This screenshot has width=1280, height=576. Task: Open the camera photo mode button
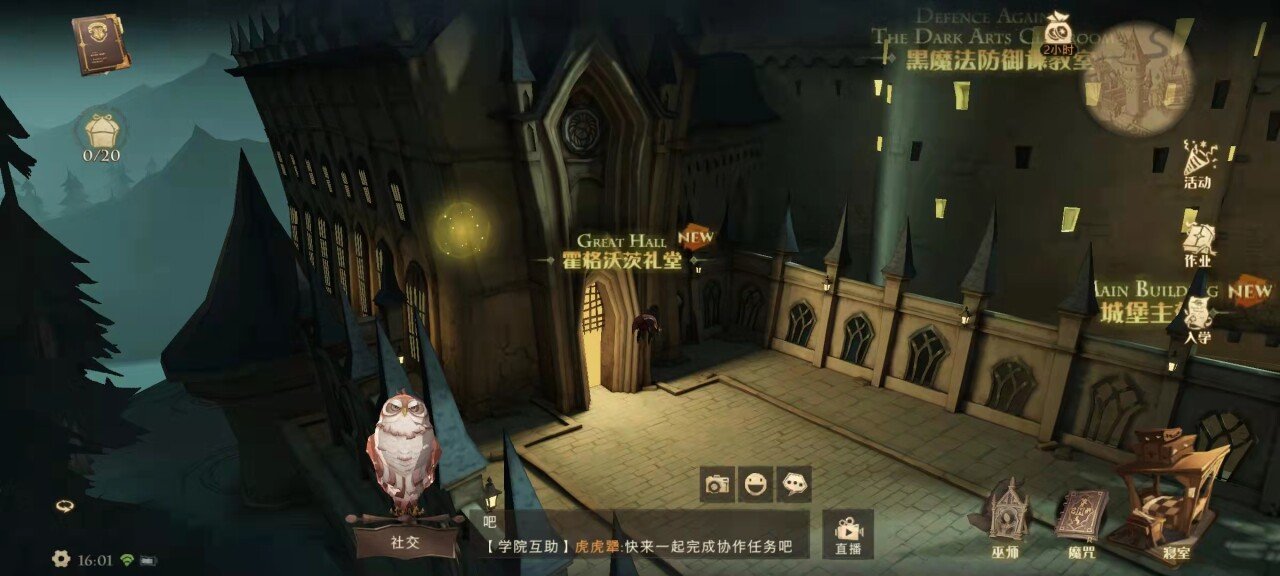[x=717, y=485]
